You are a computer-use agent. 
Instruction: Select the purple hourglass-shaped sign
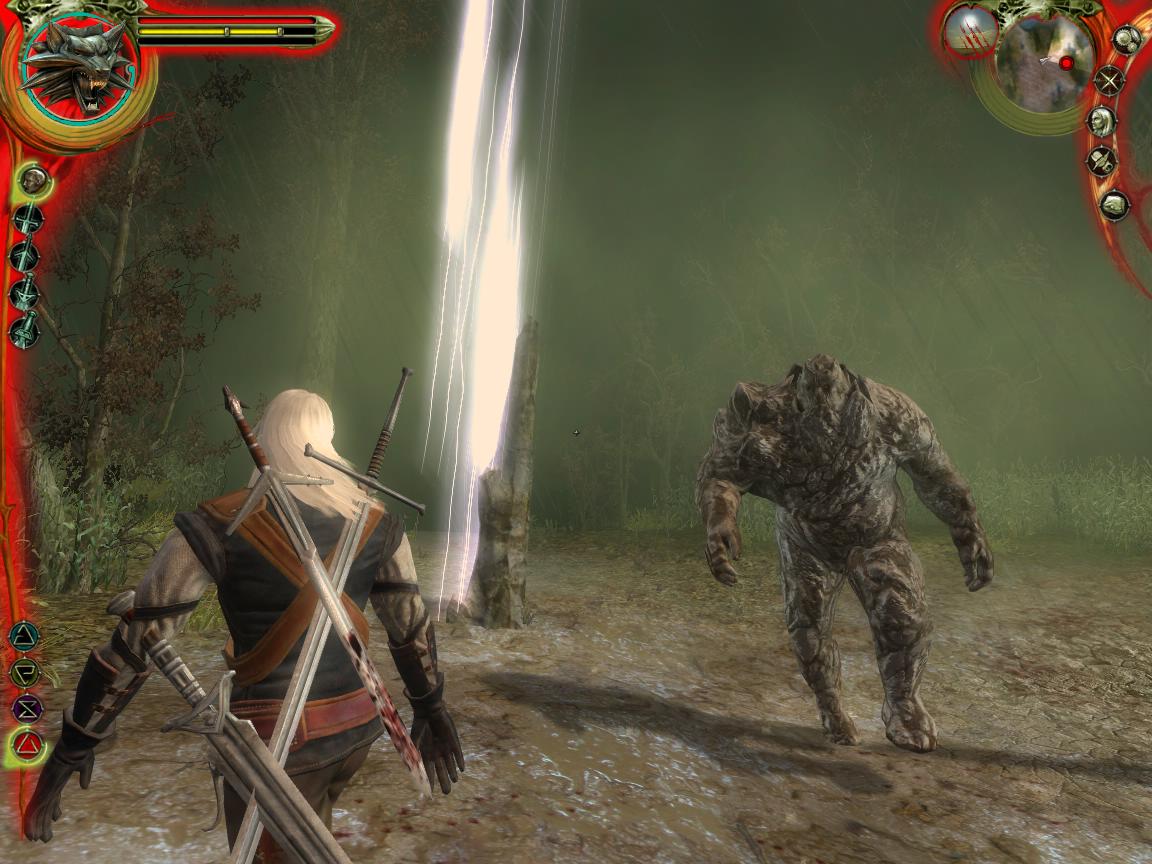coord(26,708)
